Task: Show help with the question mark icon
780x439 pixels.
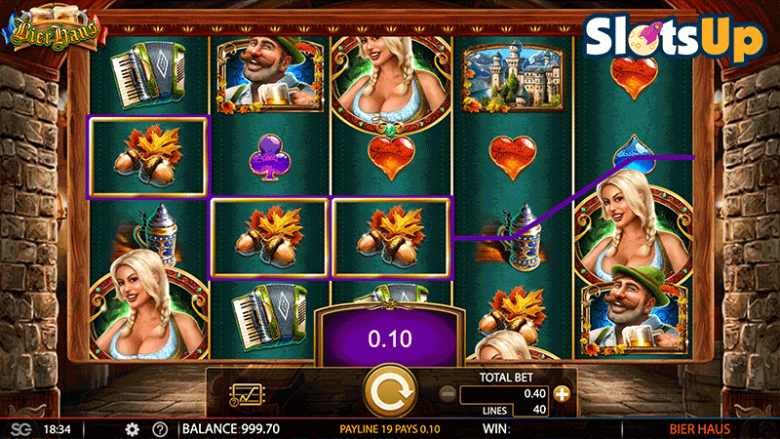Action: (159, 429)
